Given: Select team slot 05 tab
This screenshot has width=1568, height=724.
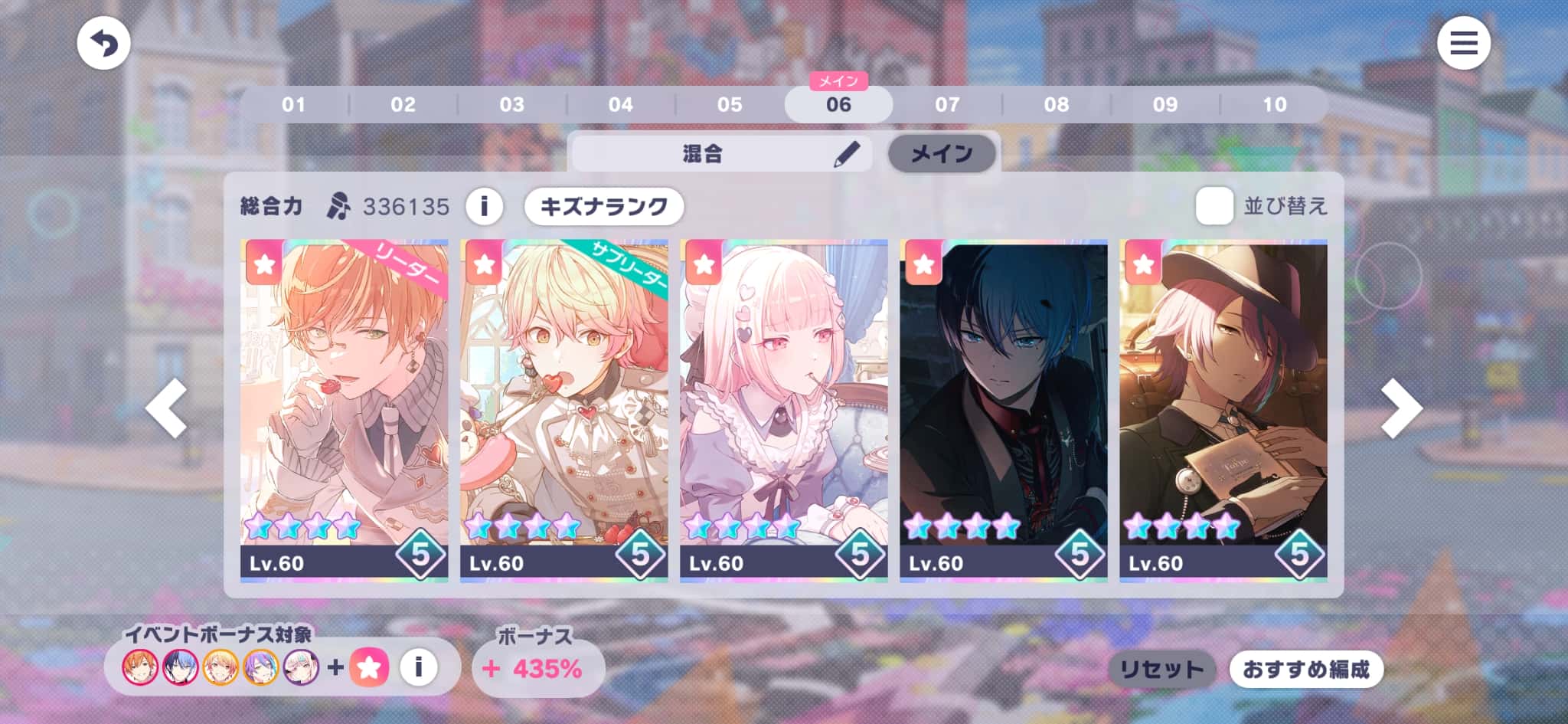Looking at the screenshot, I should point(729,104).
